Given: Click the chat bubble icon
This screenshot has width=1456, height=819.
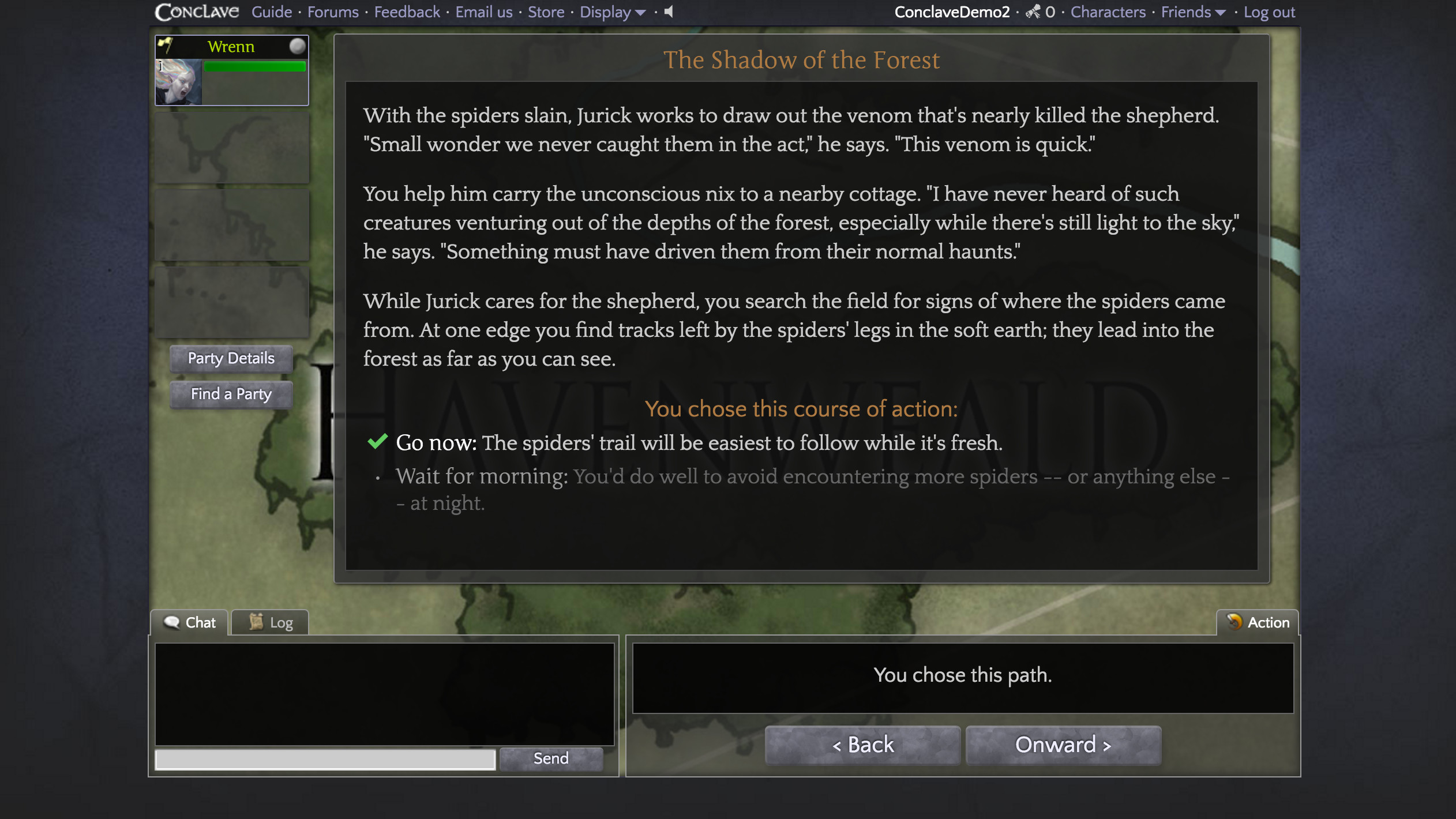Looking at the screenshot, I should point(172,622).
